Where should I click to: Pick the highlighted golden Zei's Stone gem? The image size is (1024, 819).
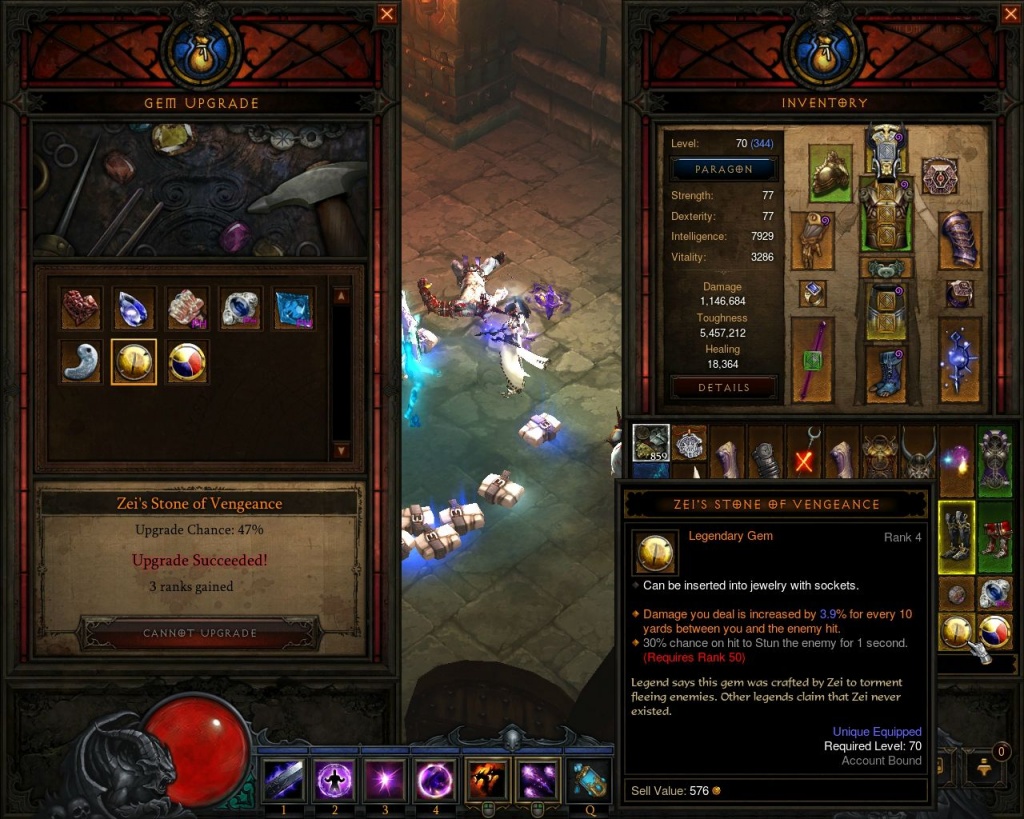pos(133,362)
